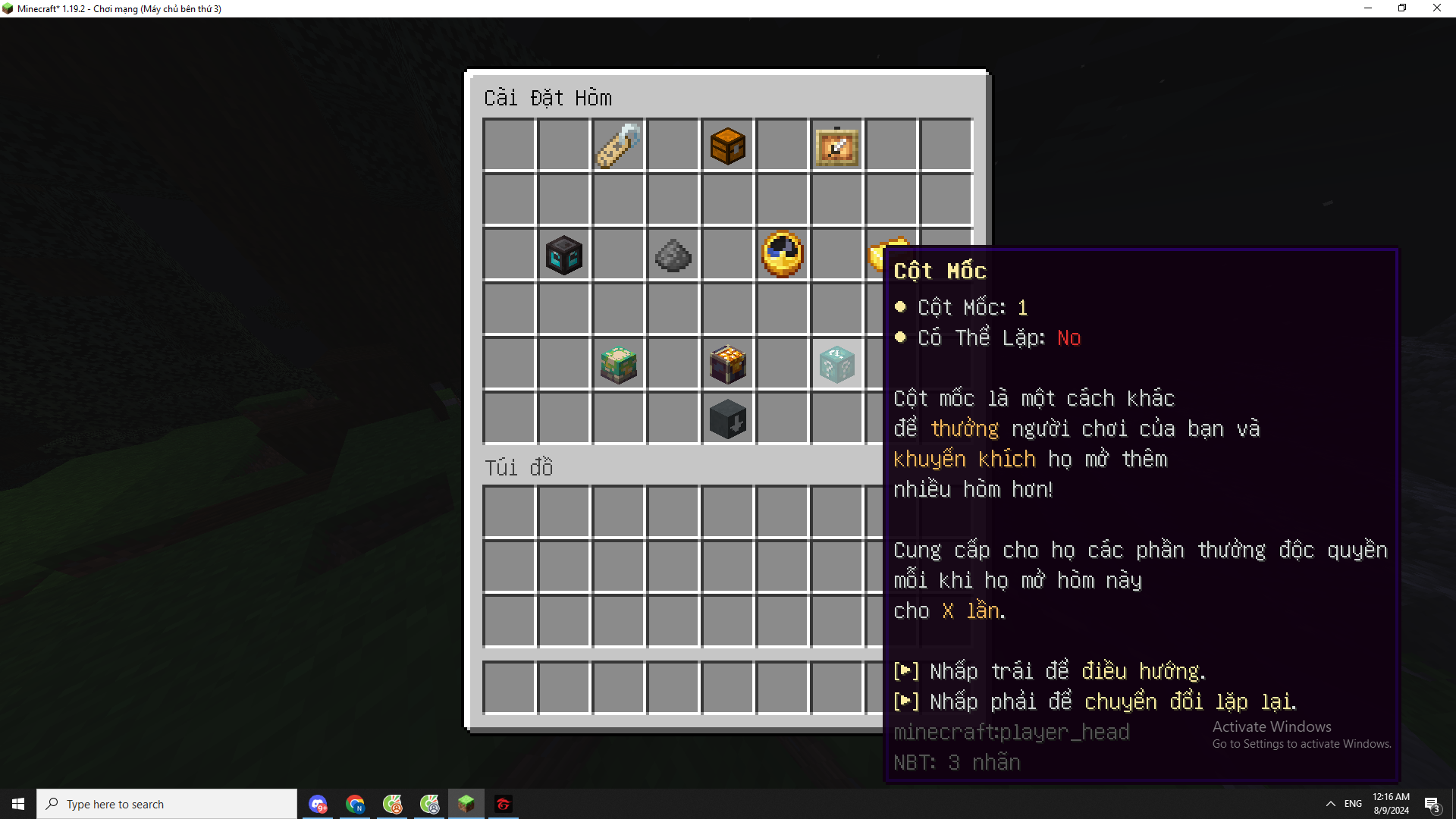Click the dark down-arrow head

tap(727, 419)
